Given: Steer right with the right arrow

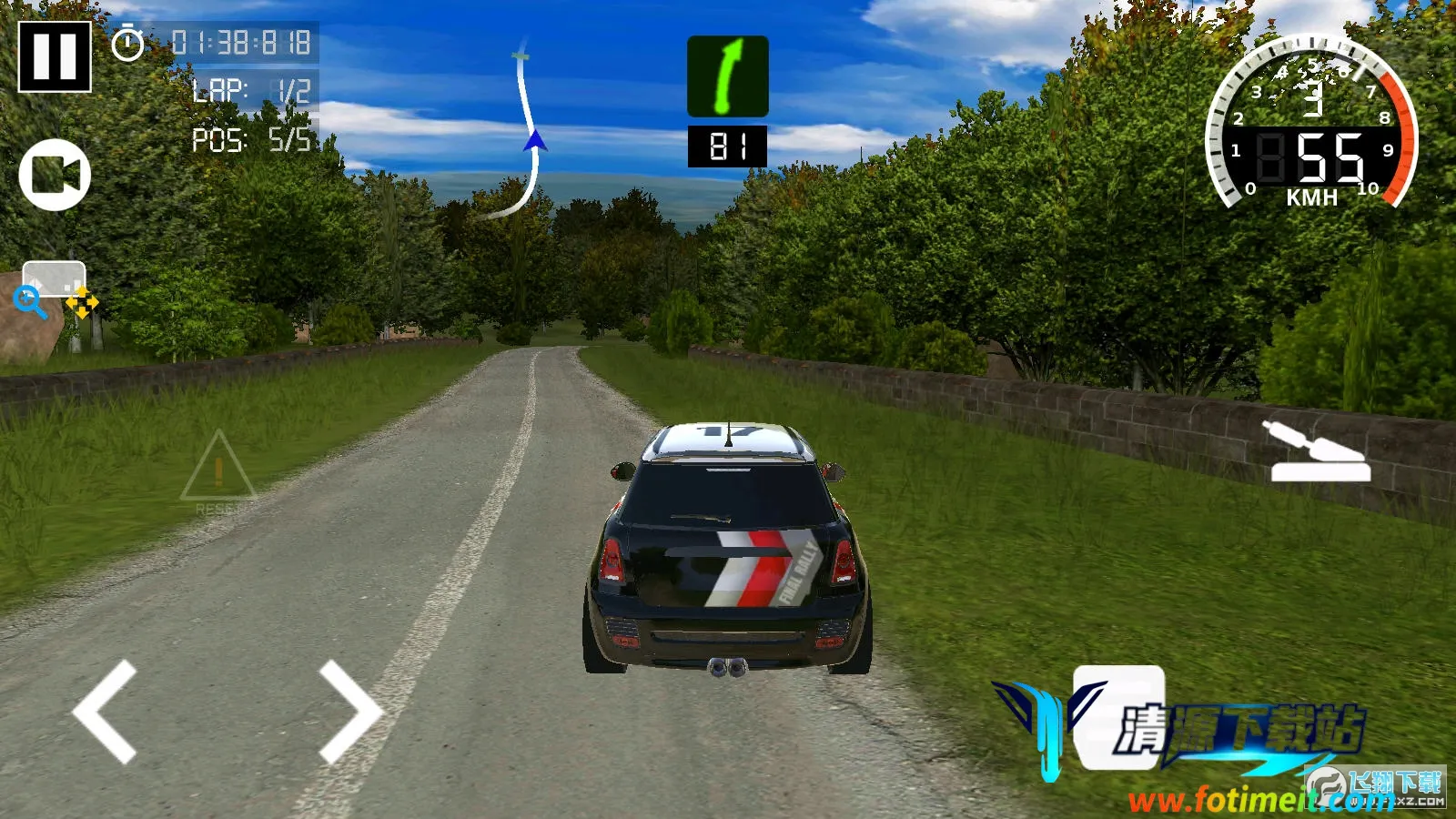Looking at the screenshot, I should pyautogui.click(x=349, y=712).
